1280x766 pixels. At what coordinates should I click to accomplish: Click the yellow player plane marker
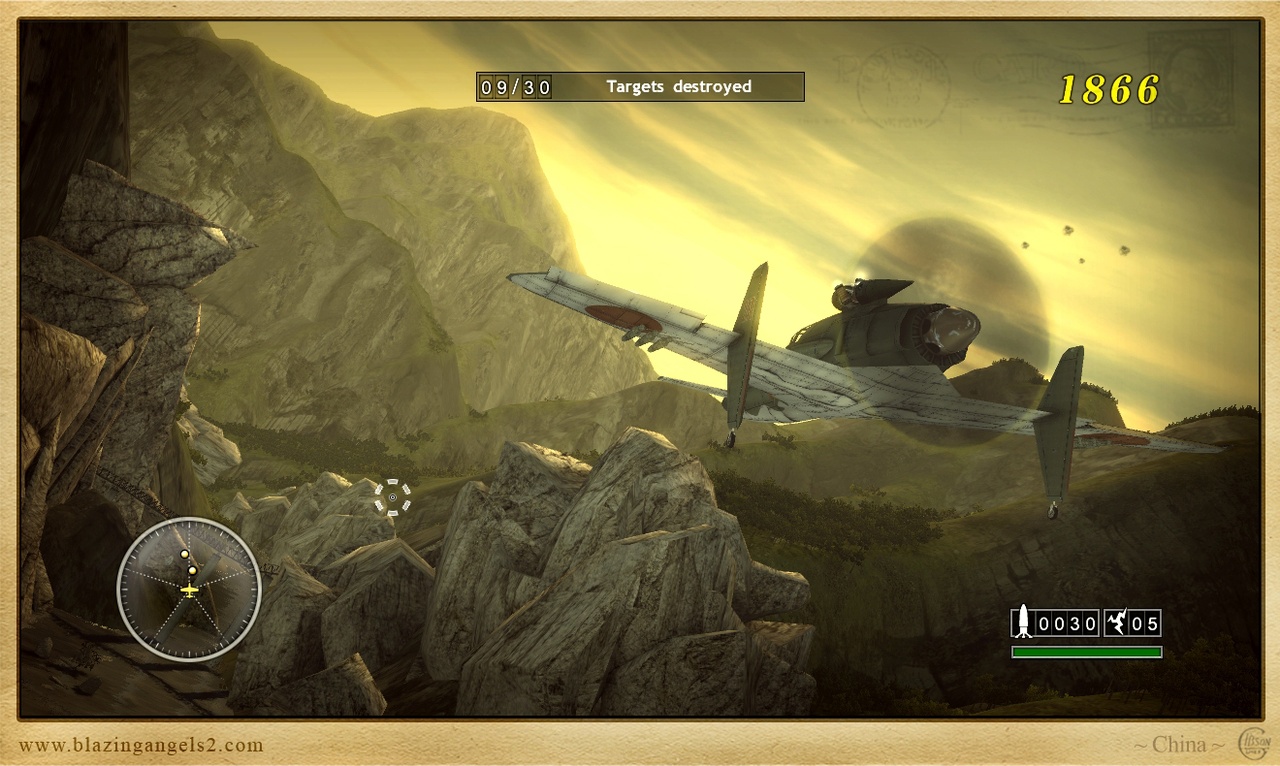coord(189,592)
